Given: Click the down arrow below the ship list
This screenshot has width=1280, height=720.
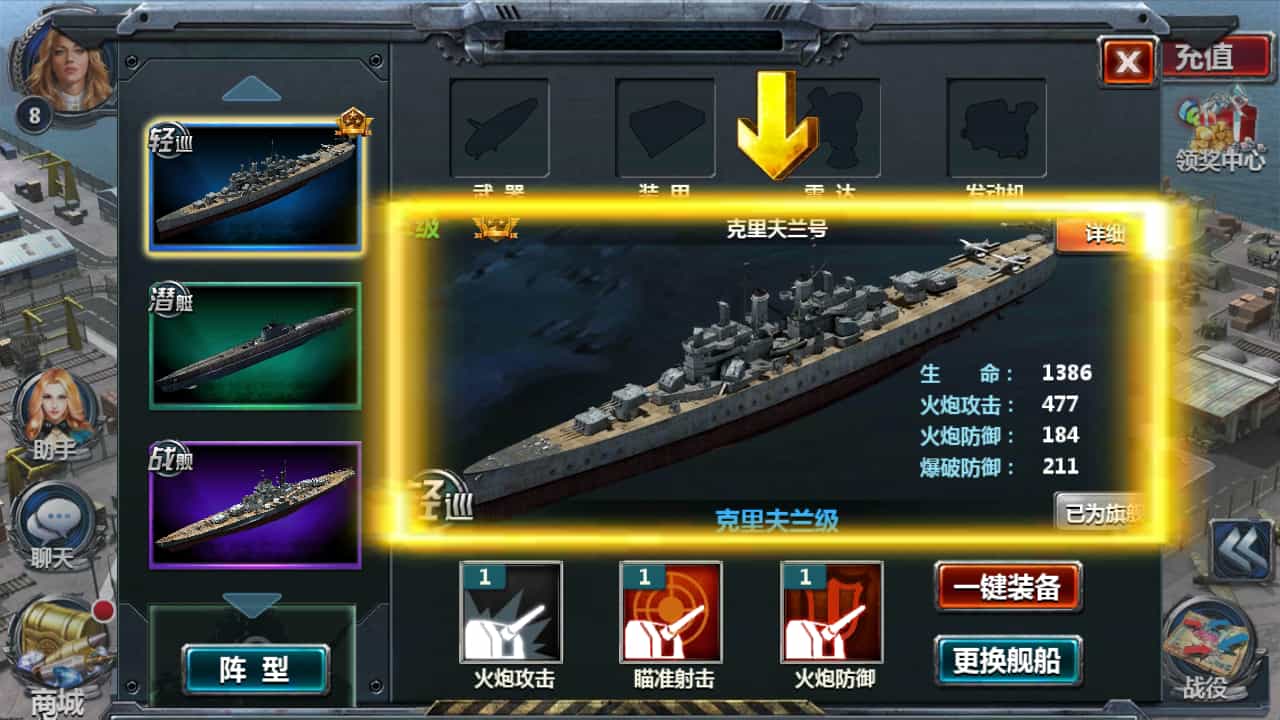Looking at the screenshot, I should pos(251,604).
